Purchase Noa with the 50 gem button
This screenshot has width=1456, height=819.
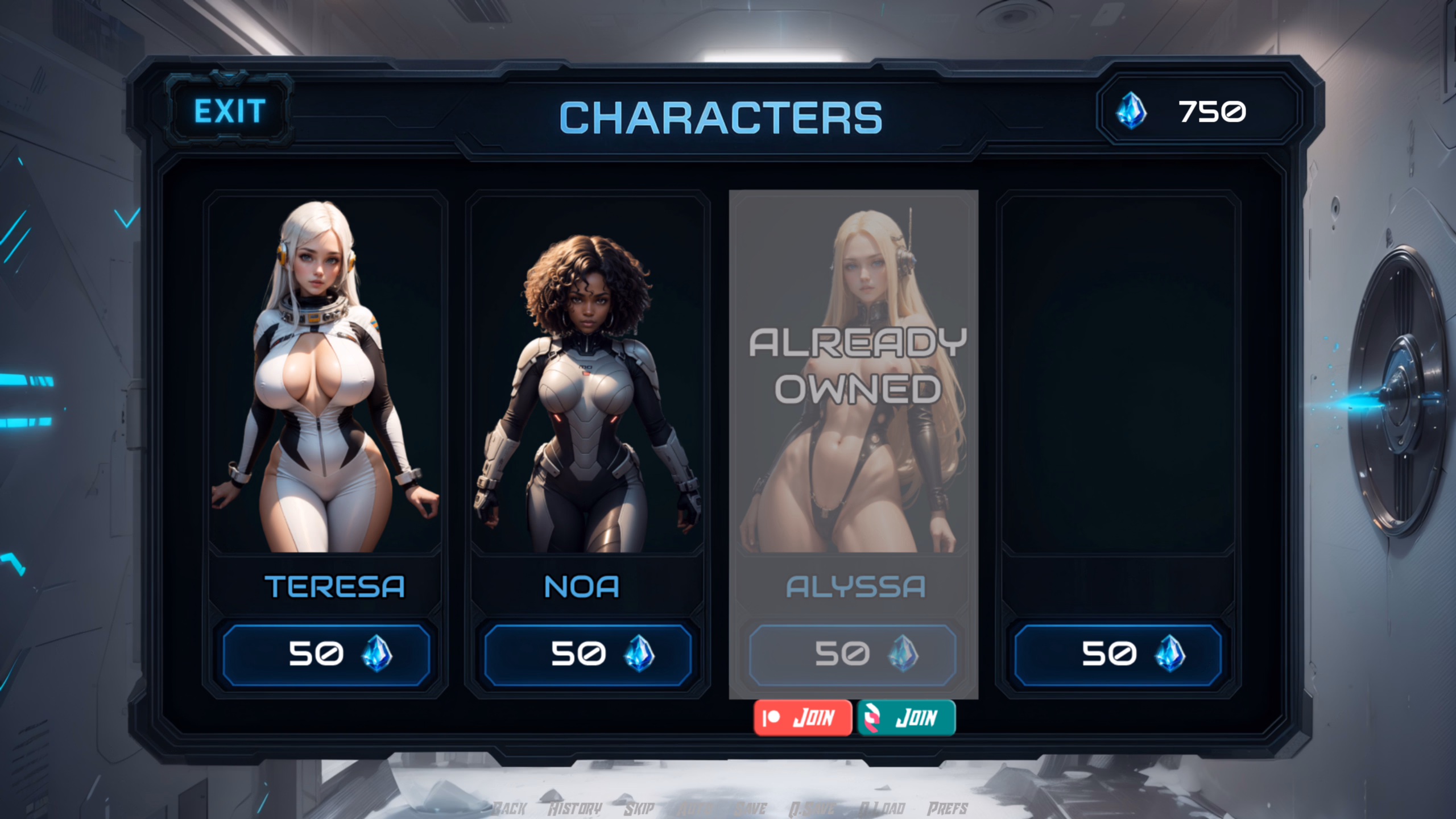588,654
